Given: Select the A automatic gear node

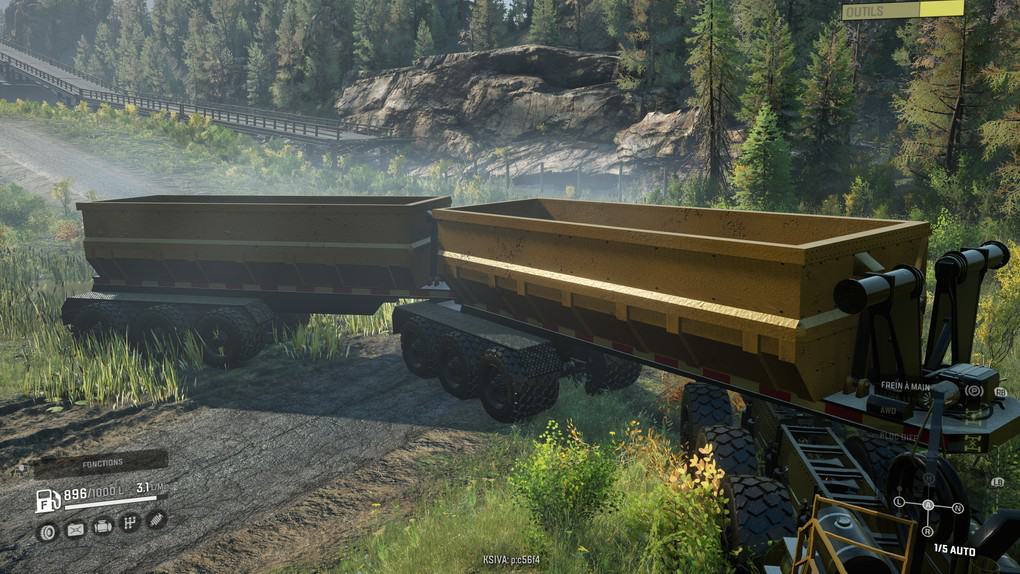Looking at the screenshot, I should [928, 504].
